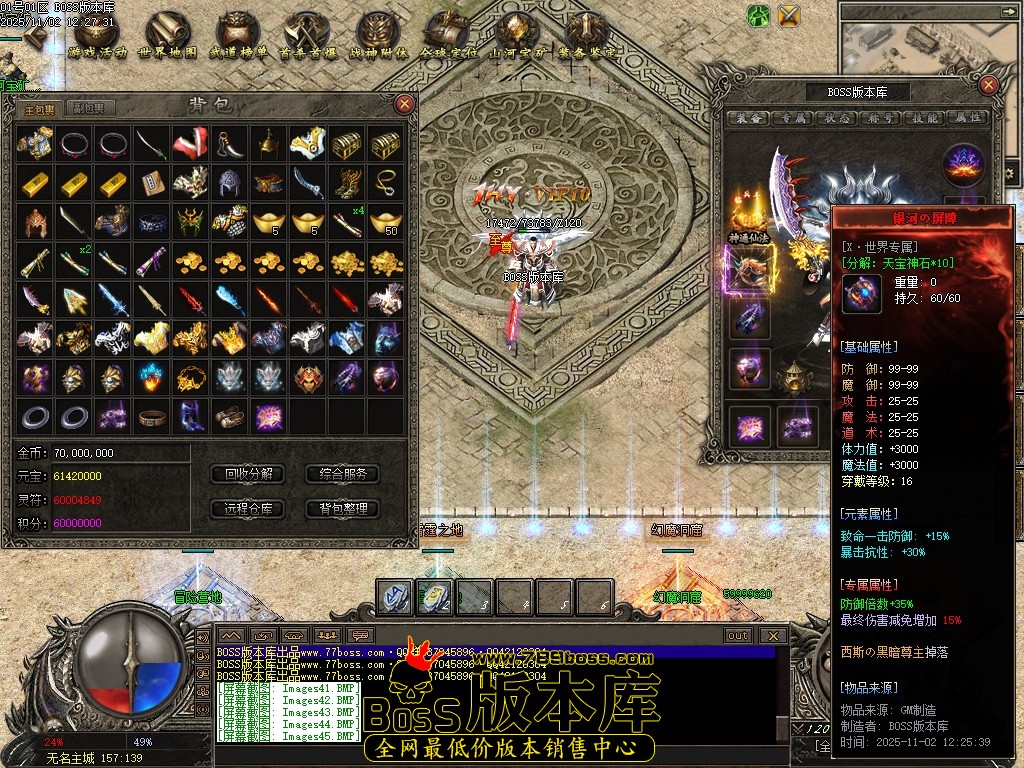Open the 远程仓库 remote warehouse
The width and height of the screenshot is (1024, 768).
[249, 509]
